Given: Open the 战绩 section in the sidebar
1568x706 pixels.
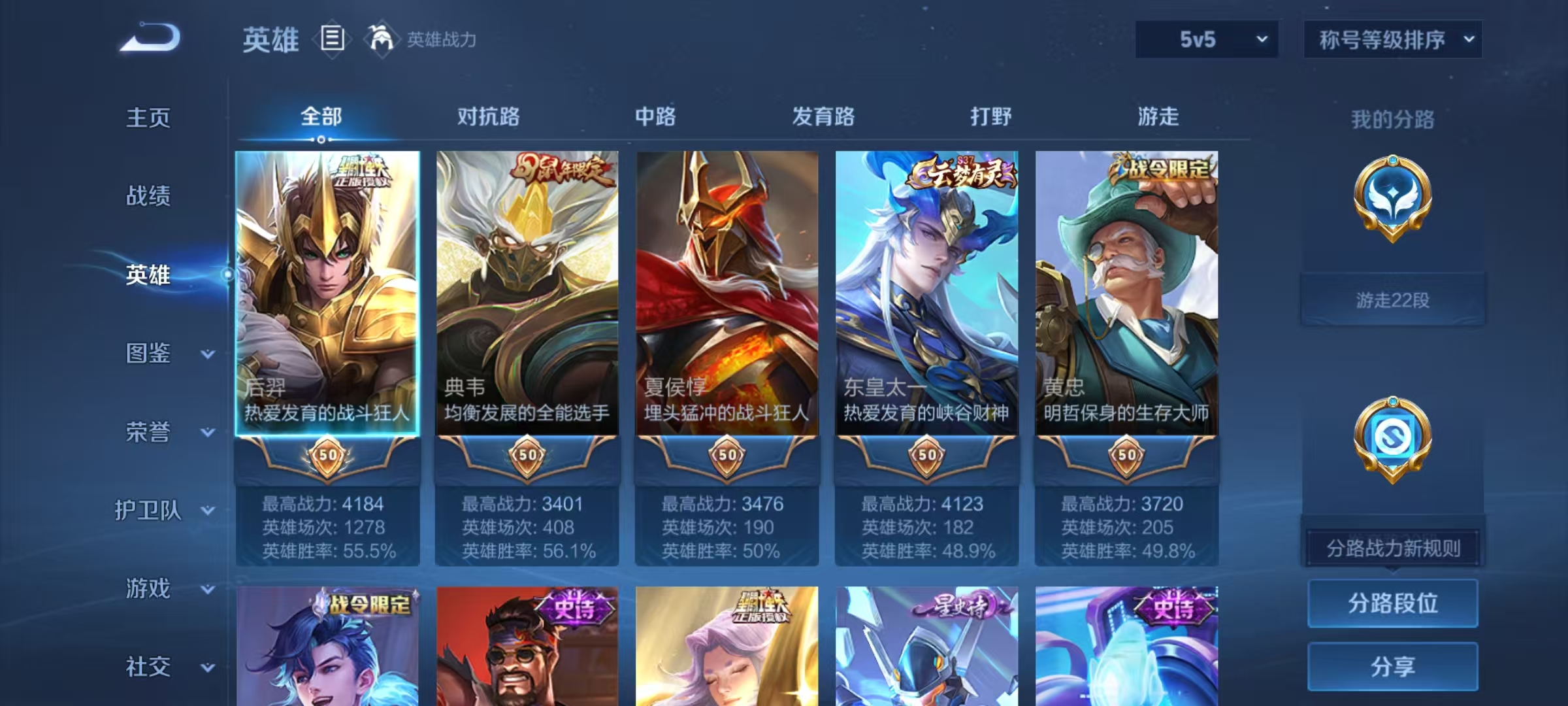Looking at the screenshot, I should click(148, 197).
